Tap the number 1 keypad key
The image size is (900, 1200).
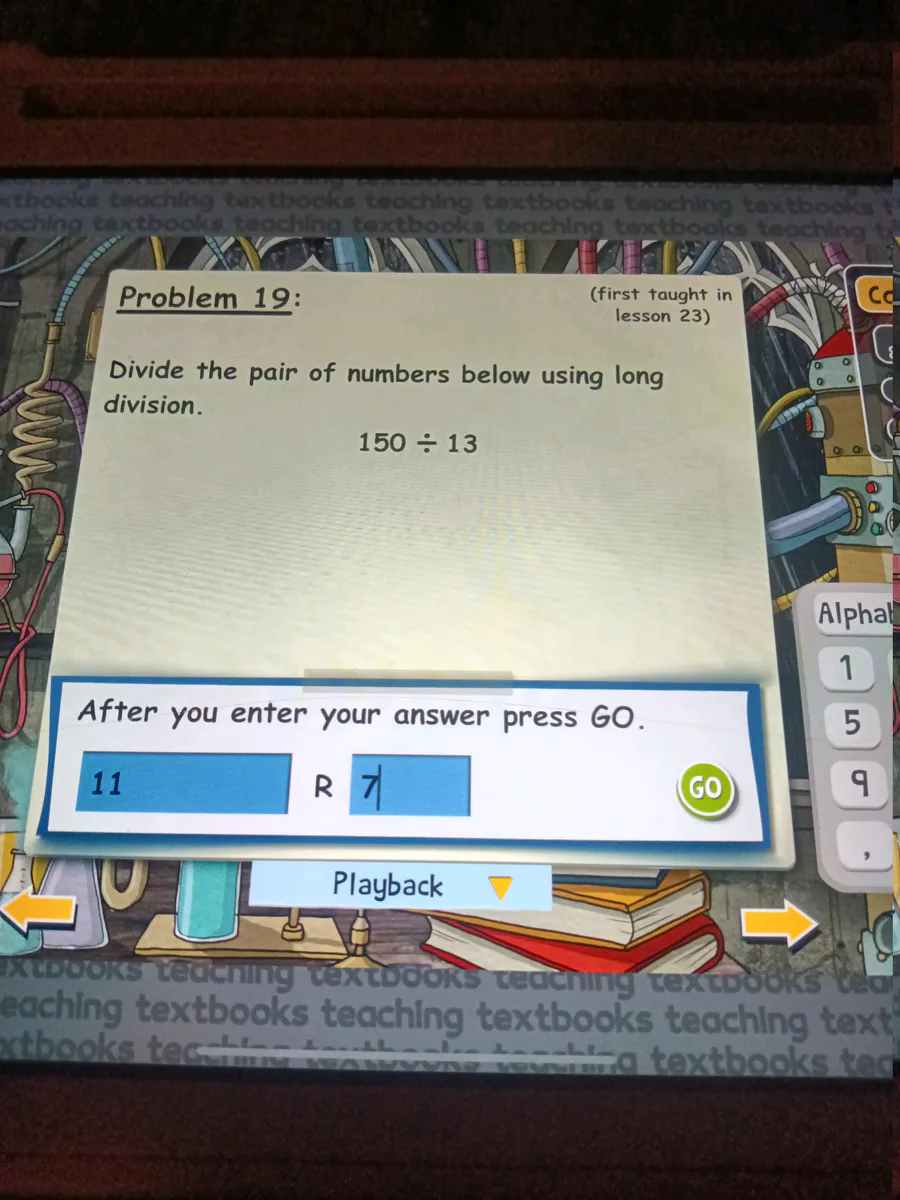coord(848,668)
